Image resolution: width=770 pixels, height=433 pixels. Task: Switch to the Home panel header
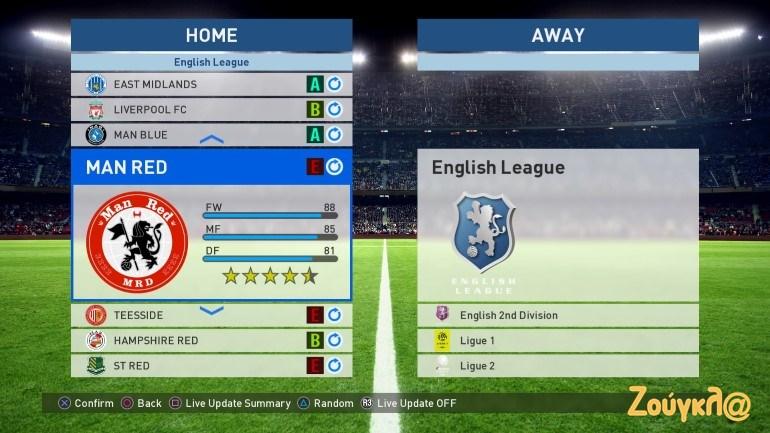[x=211, y=35]
